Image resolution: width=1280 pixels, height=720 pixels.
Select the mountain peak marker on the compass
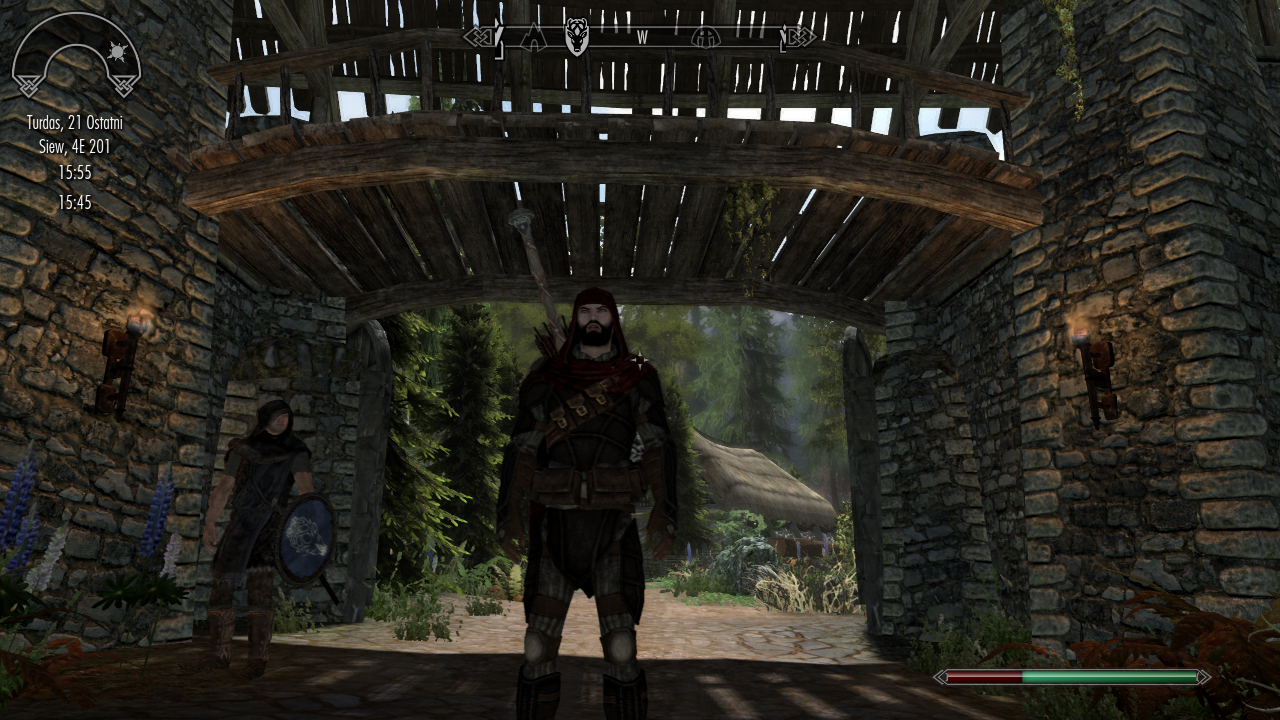click(532, 38)
